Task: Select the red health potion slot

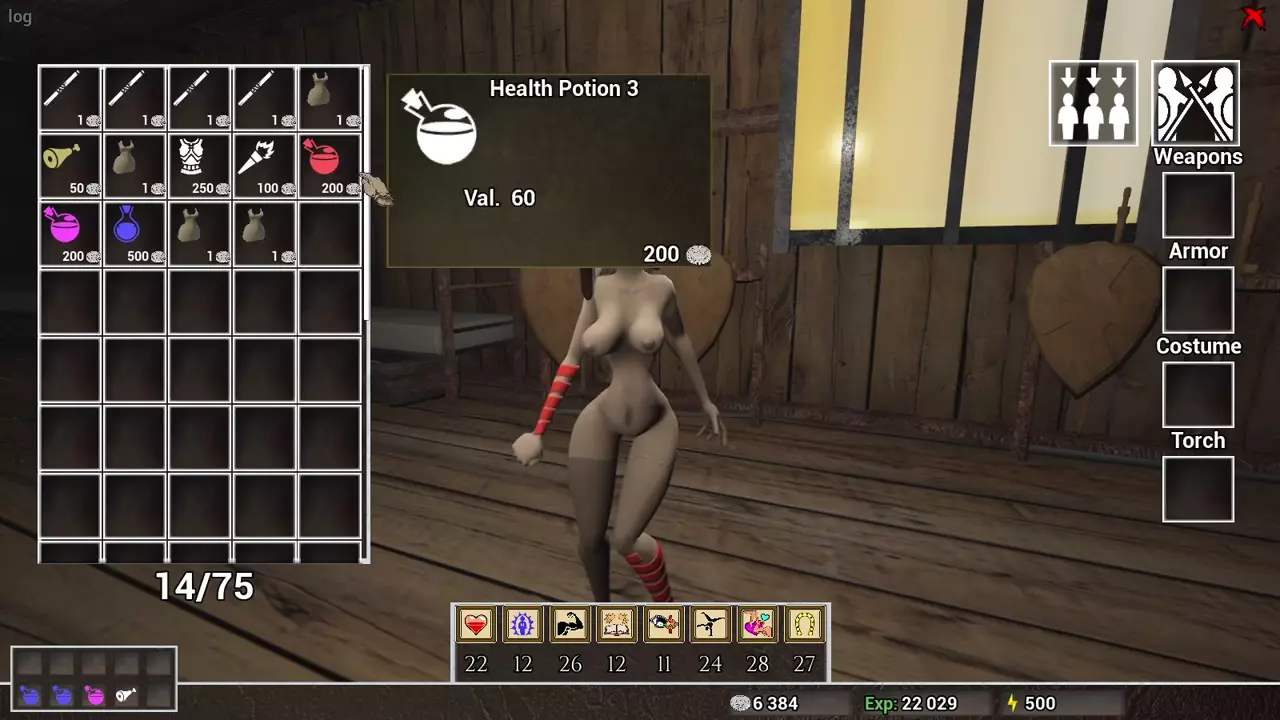Action: 330,165
